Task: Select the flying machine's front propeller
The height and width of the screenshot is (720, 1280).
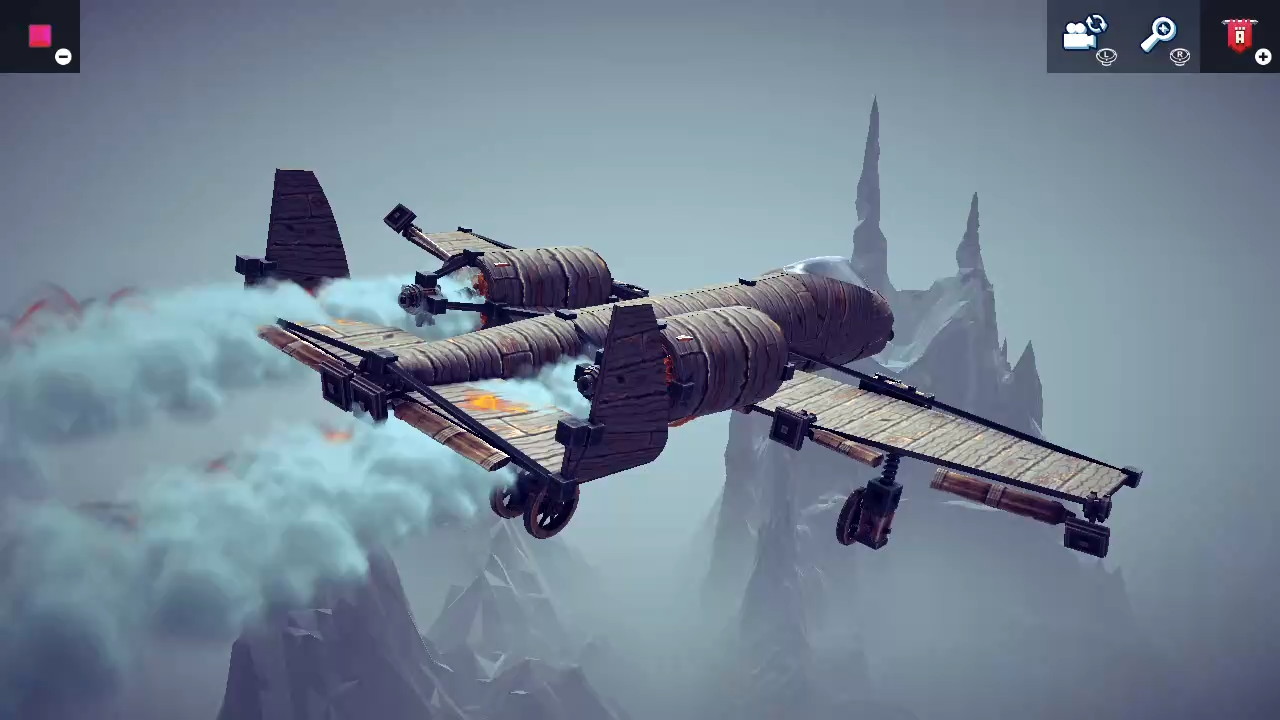Action: click(410, 295)
